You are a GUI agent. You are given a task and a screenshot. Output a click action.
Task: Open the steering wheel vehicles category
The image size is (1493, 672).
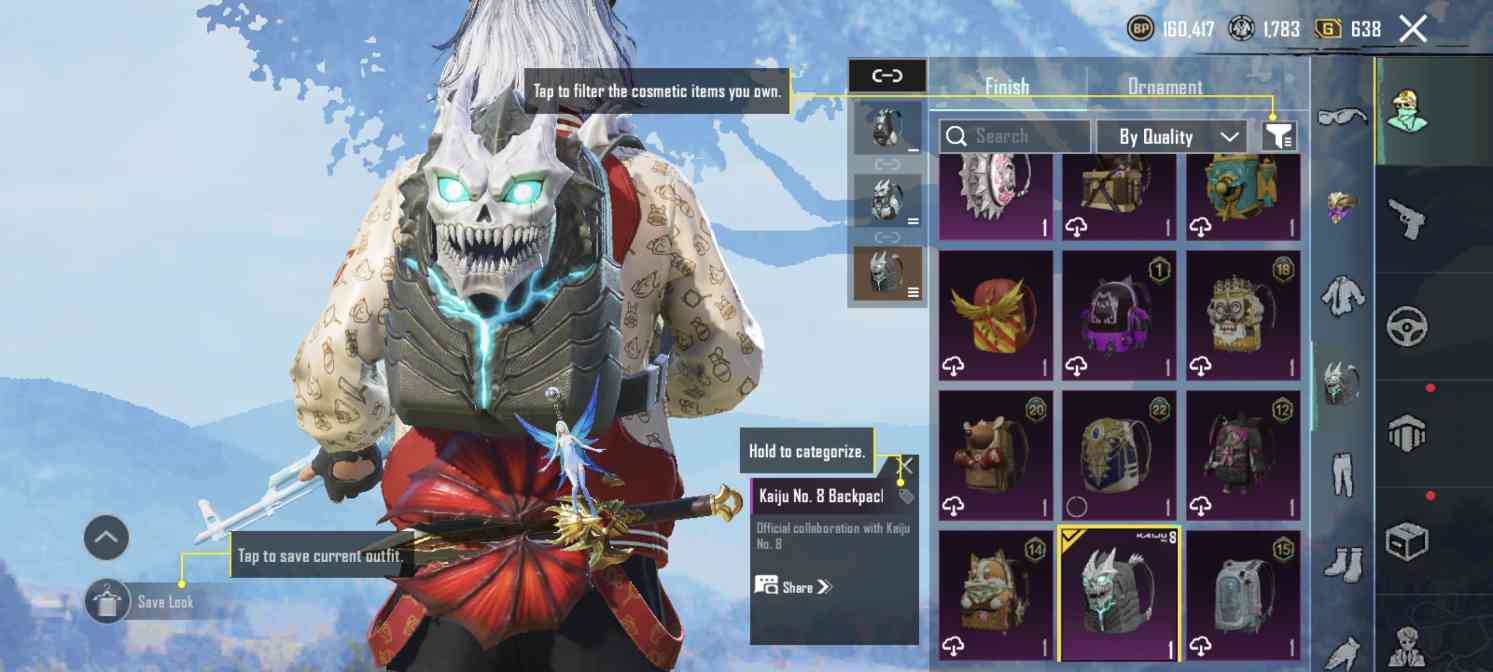tap(1407, 326)
